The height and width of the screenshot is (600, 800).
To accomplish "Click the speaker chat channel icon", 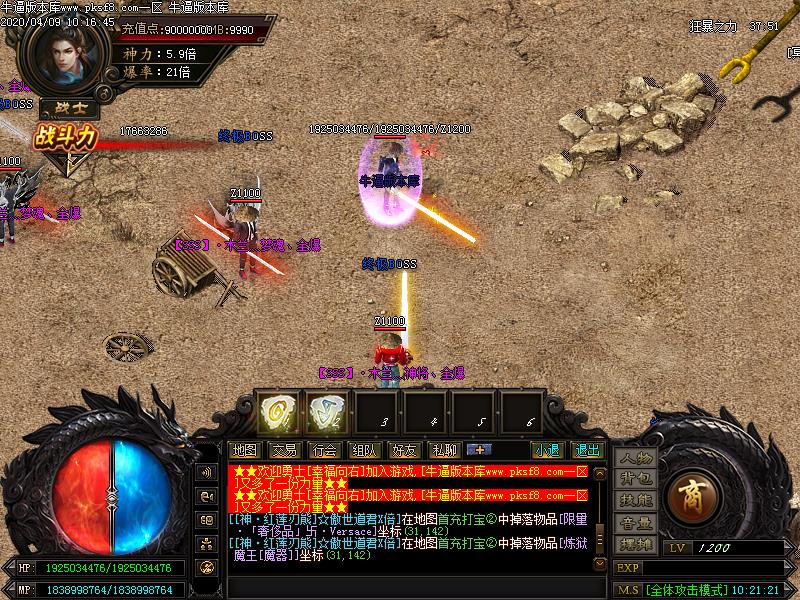I will point(207,472).
